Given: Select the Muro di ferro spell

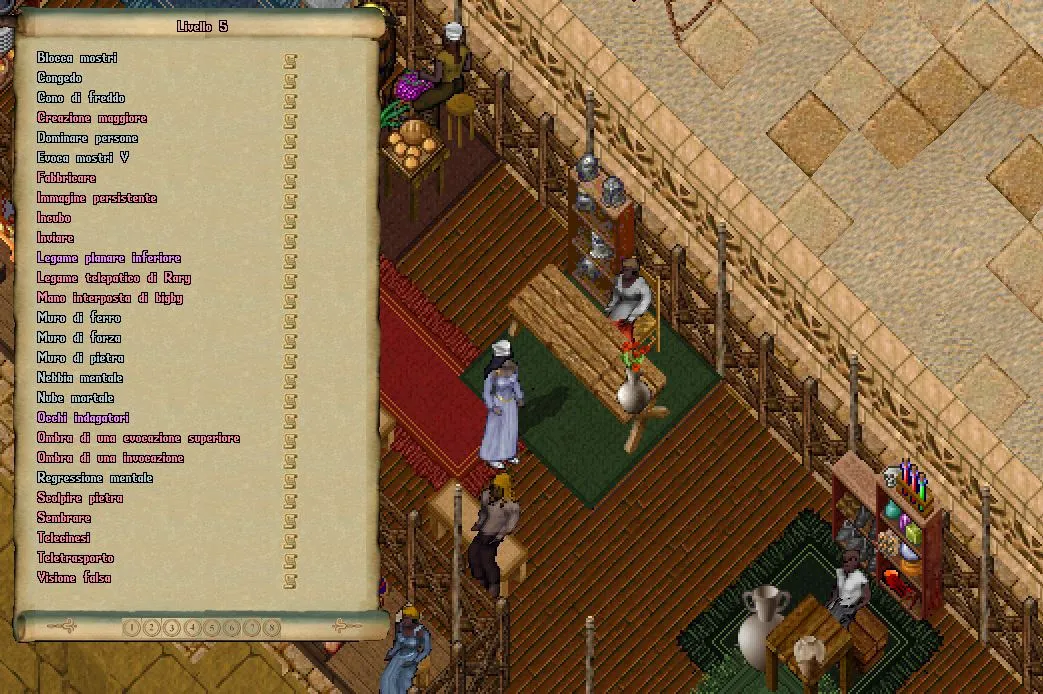Looking at the screenshot, I should [x=79, y=318].
